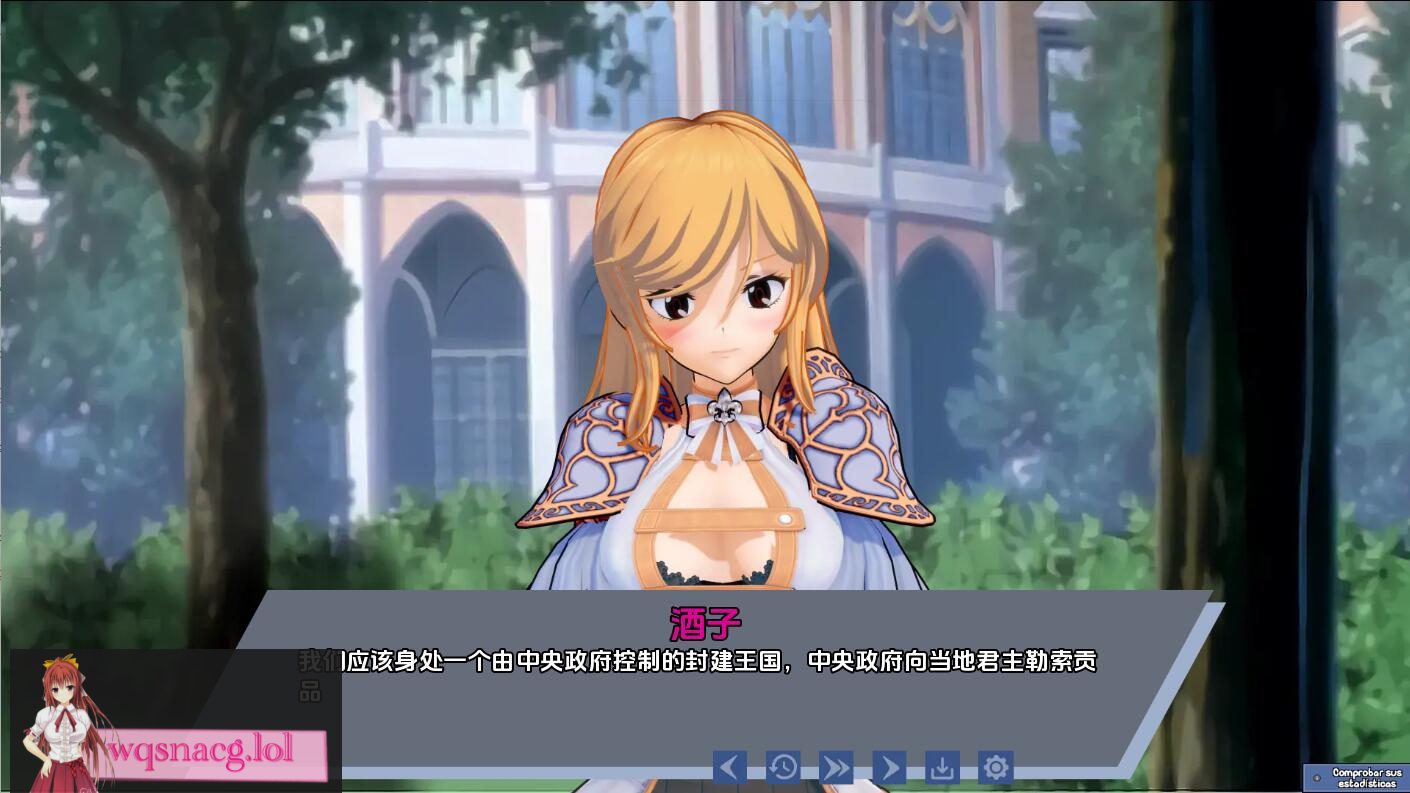Click the small info circle beside estadísticas

pyautogui.click(x=1317, y=778)
